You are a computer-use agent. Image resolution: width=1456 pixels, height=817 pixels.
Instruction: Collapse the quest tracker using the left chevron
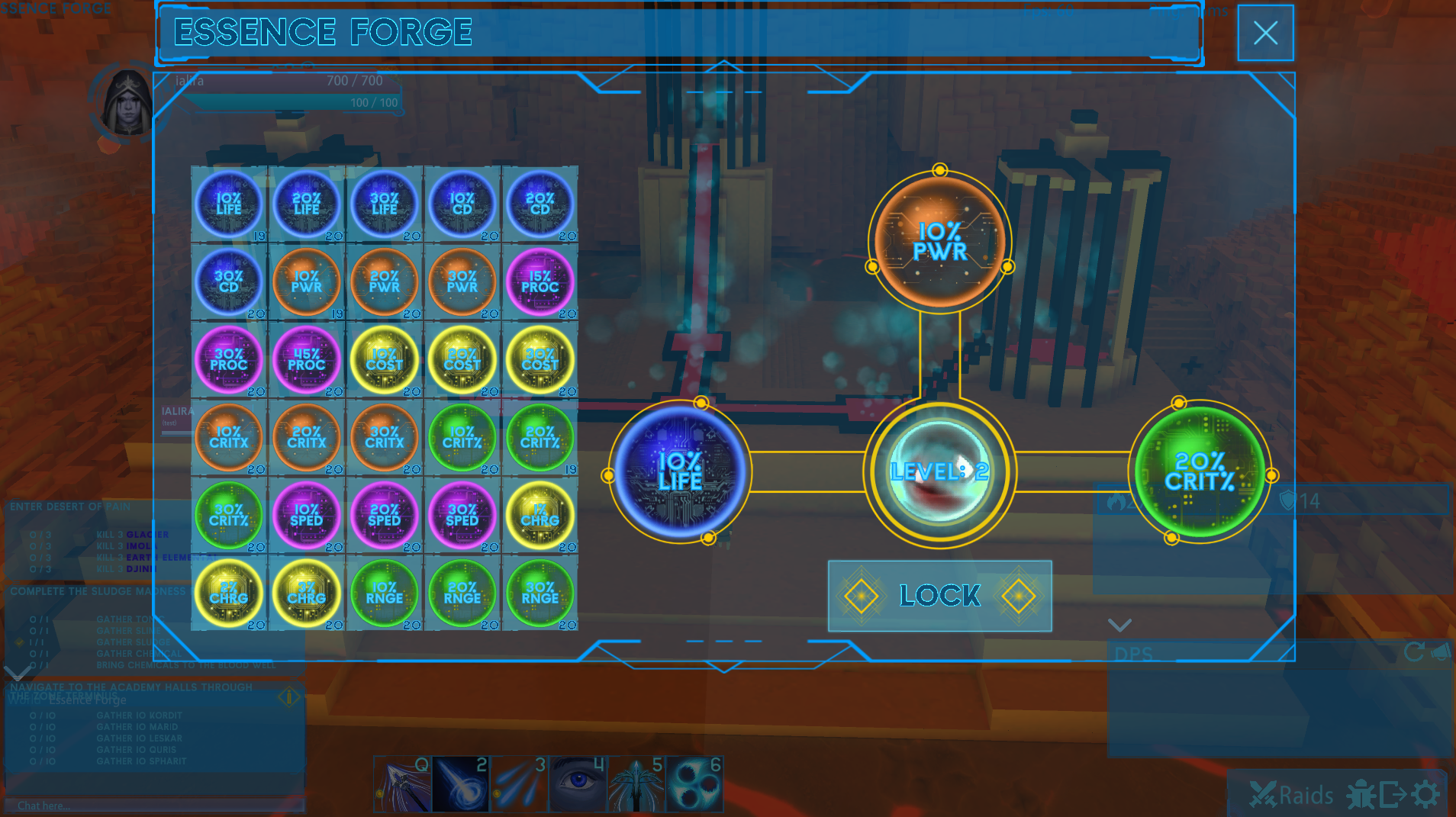(15, 673)
